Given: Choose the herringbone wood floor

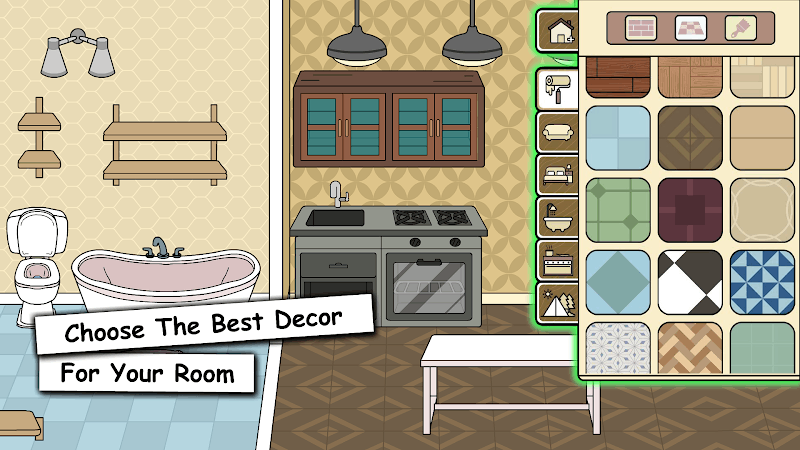Looking at the screenshot, I should (690, 347).
